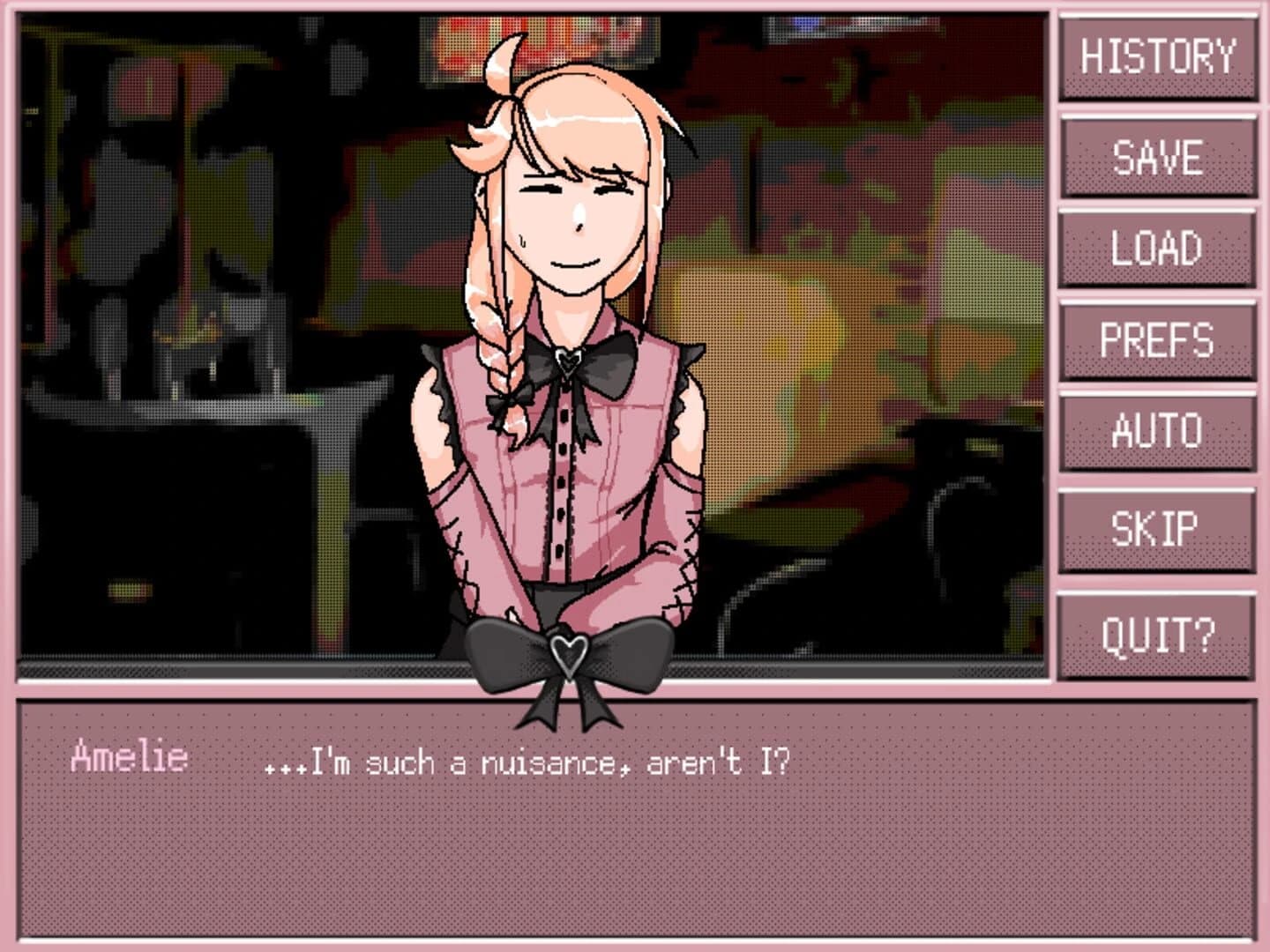Click QUIT? to exit the game

1158,631
